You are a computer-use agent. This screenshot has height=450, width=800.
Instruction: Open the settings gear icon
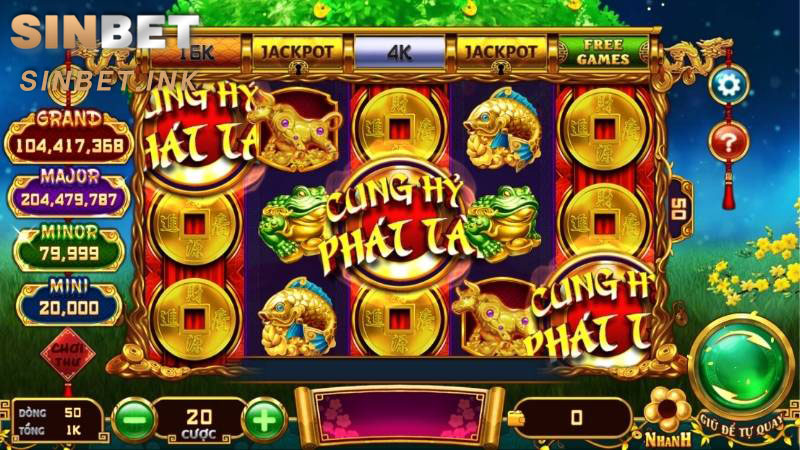(728, 85)
